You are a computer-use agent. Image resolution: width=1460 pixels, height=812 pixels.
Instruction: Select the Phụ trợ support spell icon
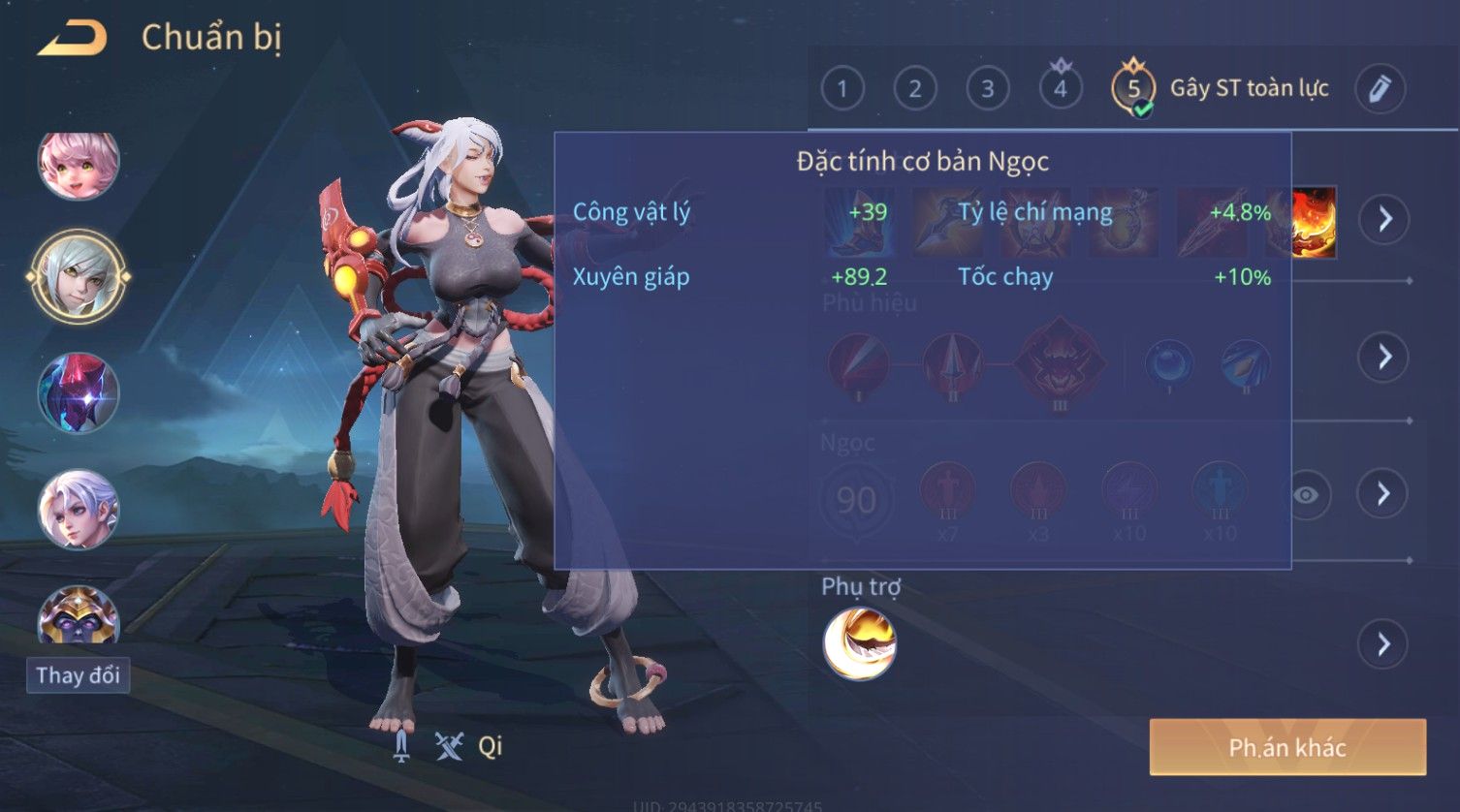click(859, 644)
